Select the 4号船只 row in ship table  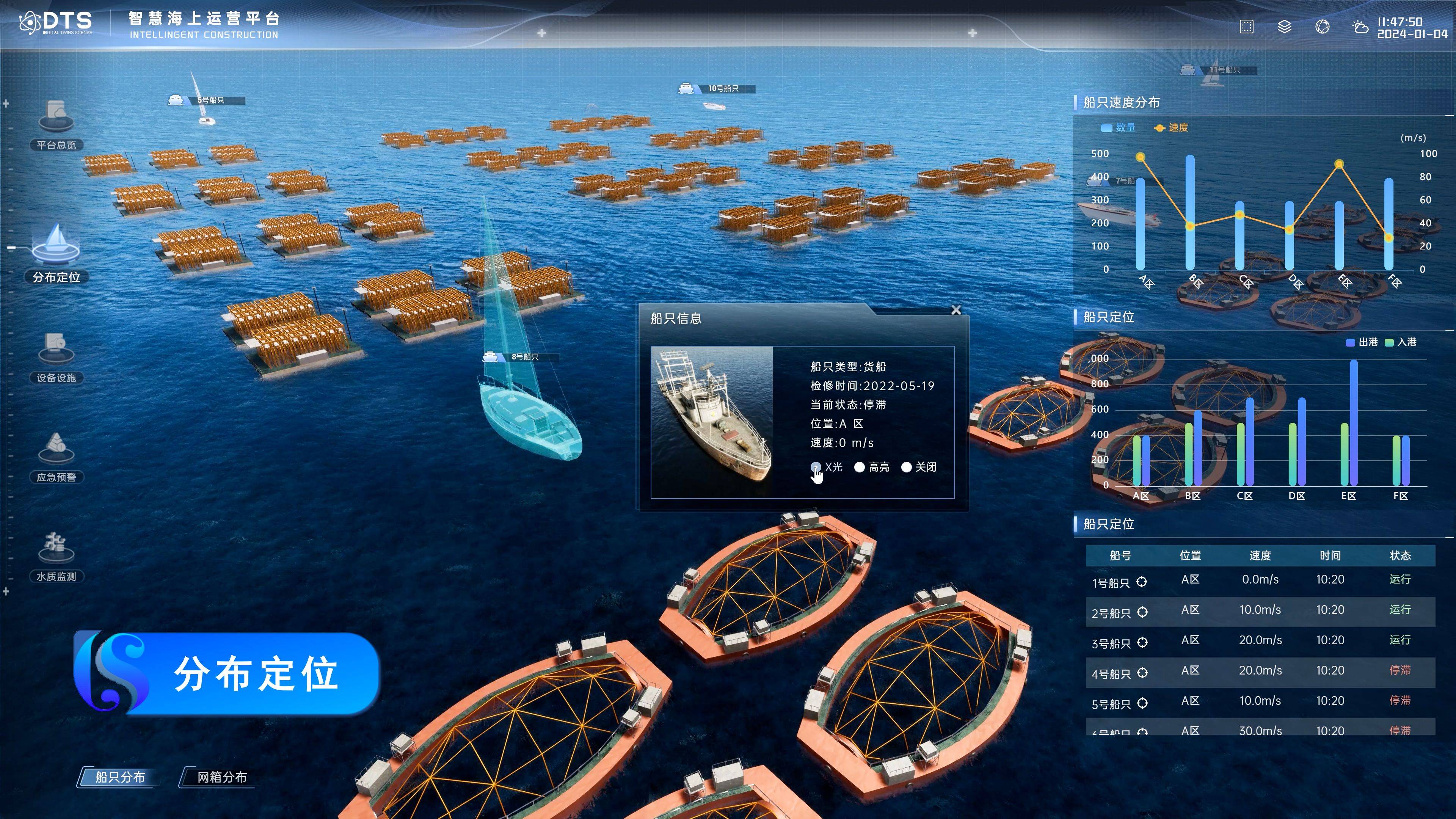pyautogui.click(x=1260, y=671)
